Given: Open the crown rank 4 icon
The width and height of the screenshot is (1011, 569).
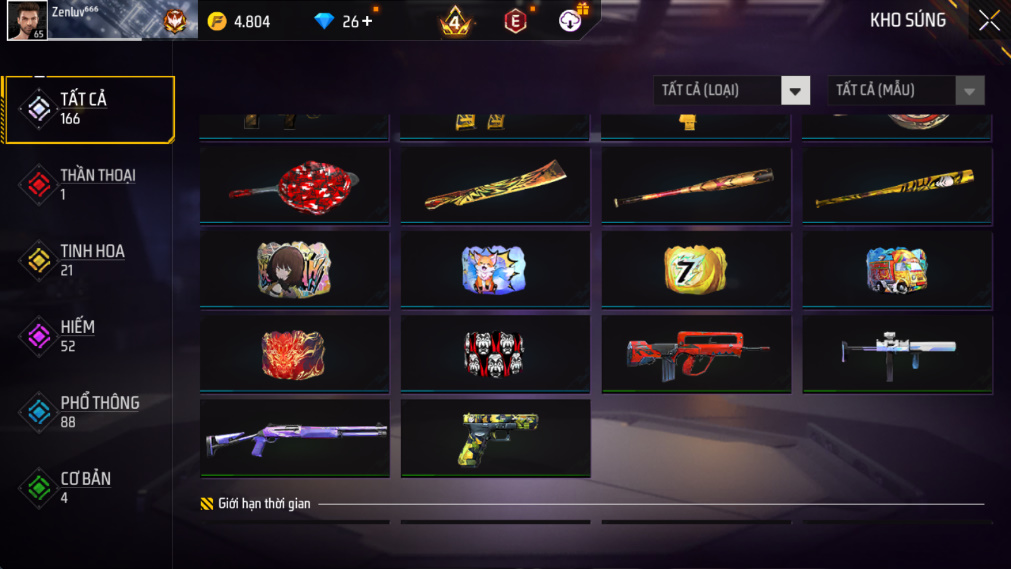Looking at the screenshot, I should [455, 20].
